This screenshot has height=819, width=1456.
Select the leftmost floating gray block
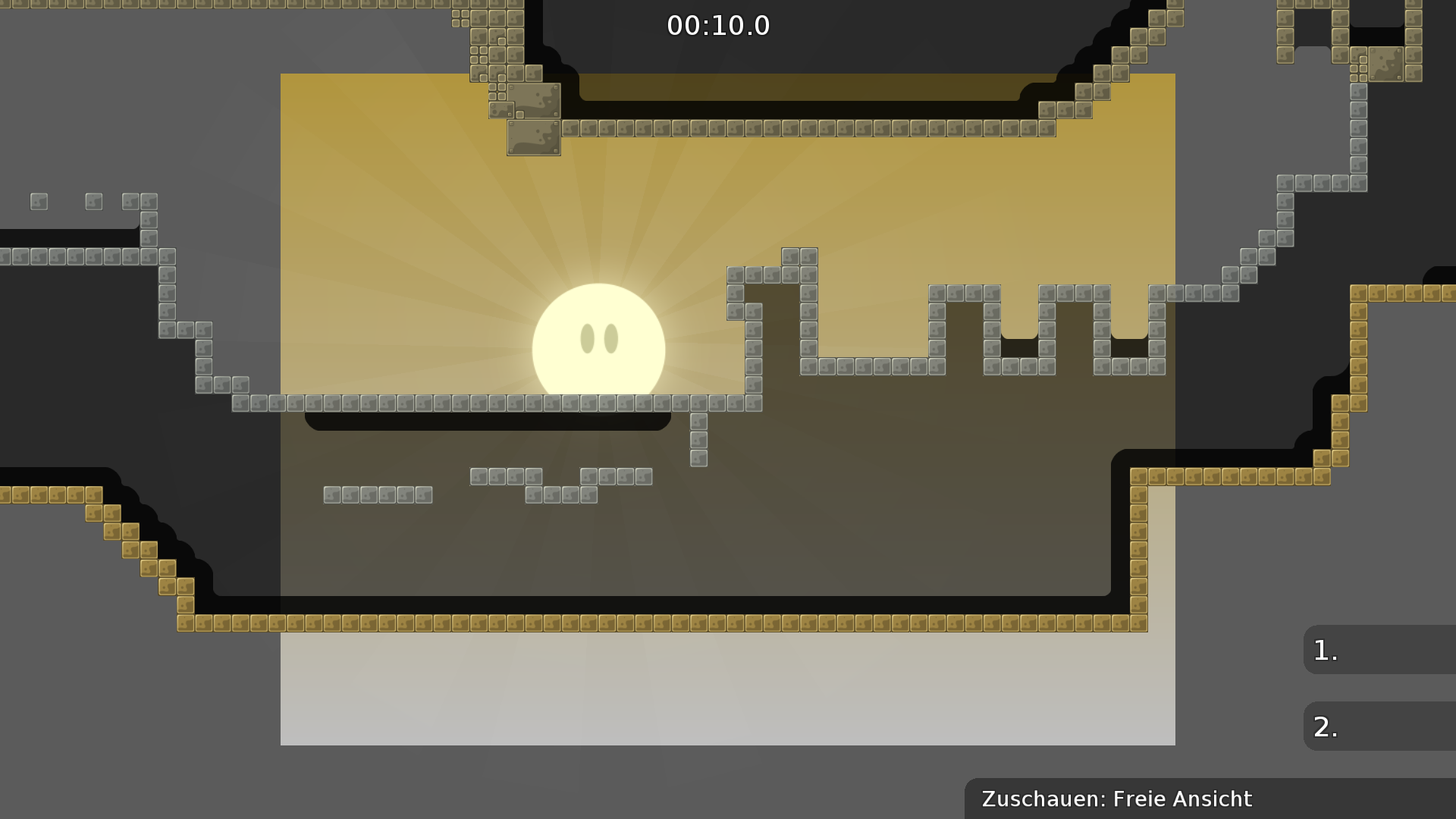pyautogui.click(x=38, y=201)
